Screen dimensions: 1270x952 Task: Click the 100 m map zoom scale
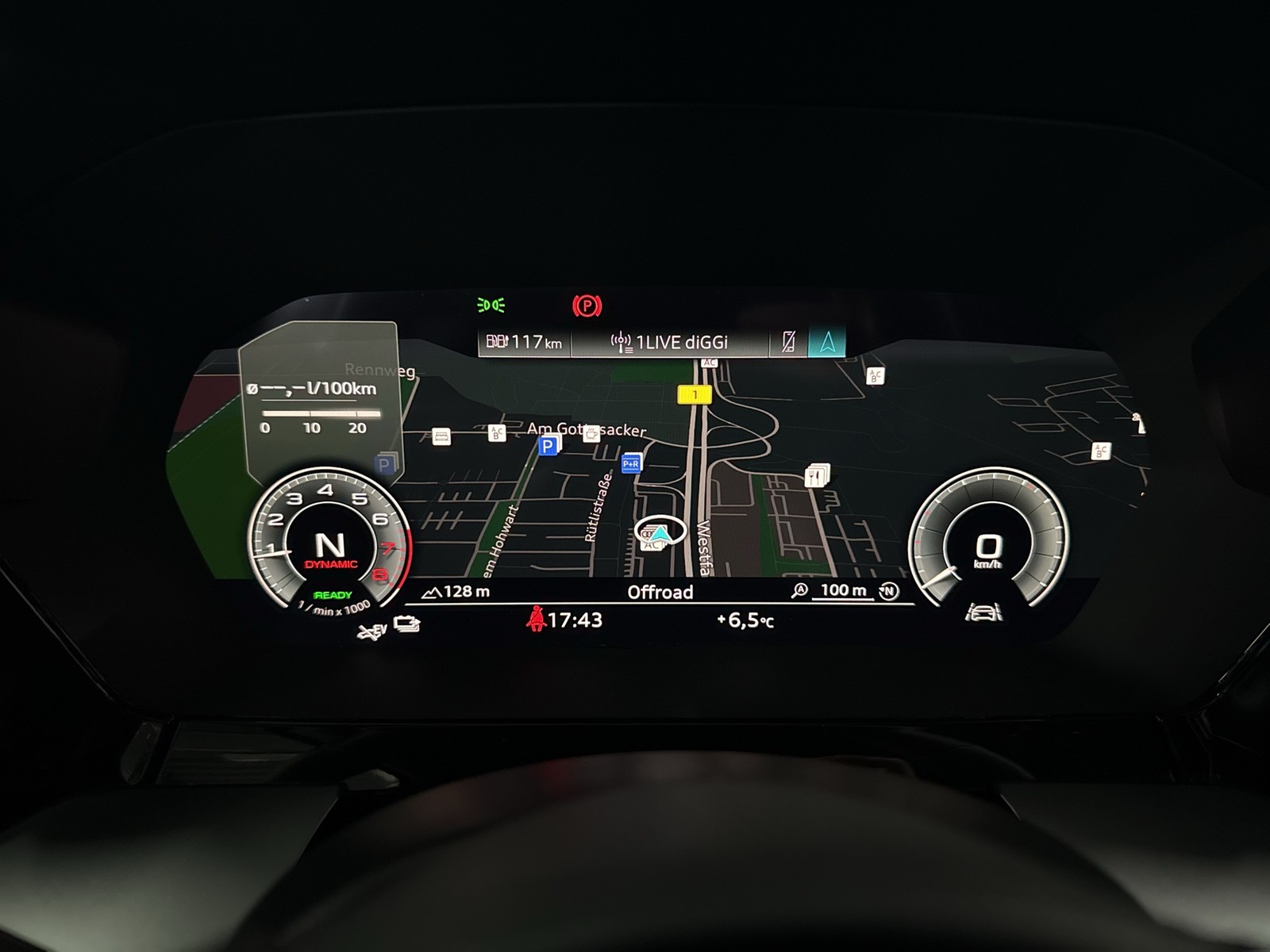click(x=842, y=590)
